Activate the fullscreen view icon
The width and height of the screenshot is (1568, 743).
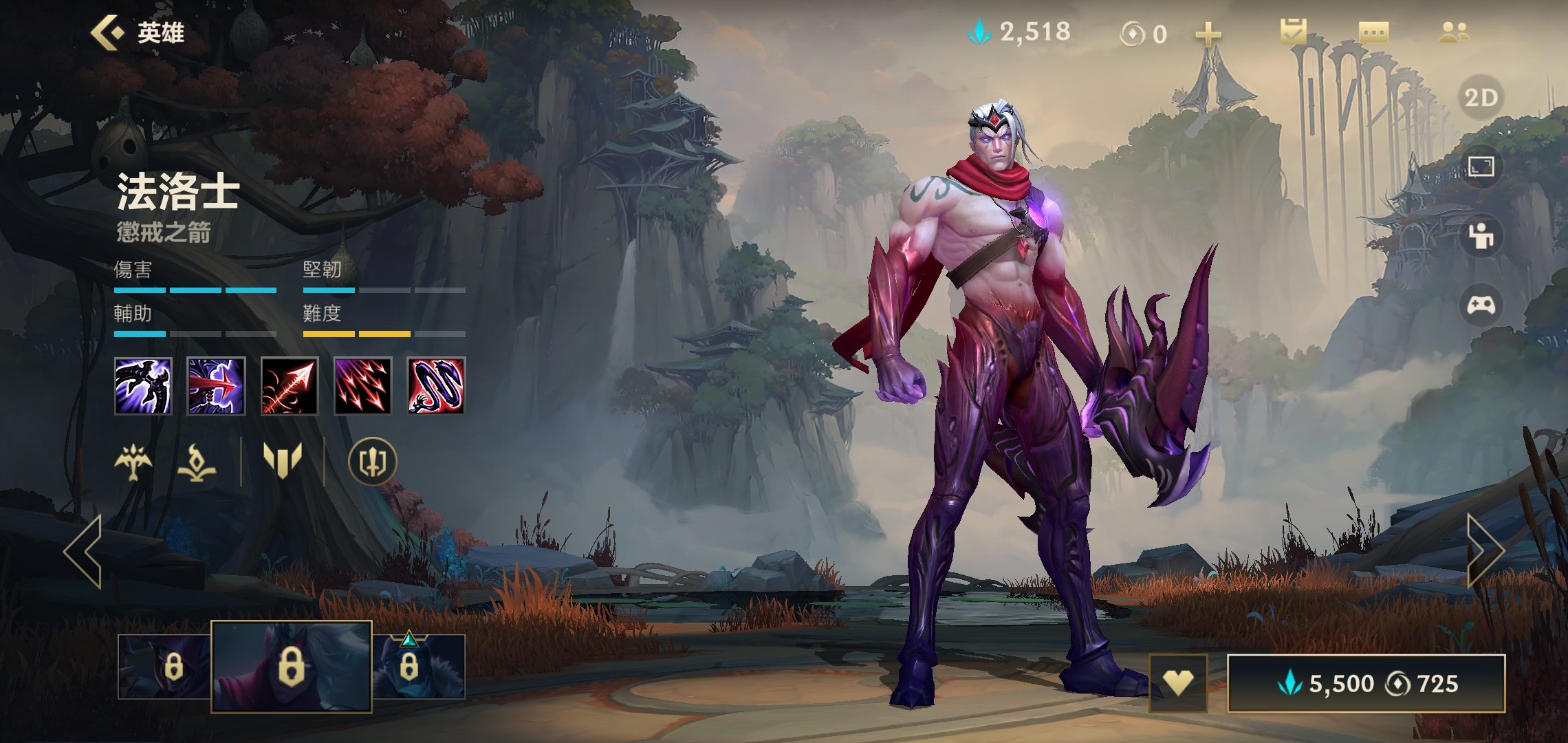tap(1481, 166)
